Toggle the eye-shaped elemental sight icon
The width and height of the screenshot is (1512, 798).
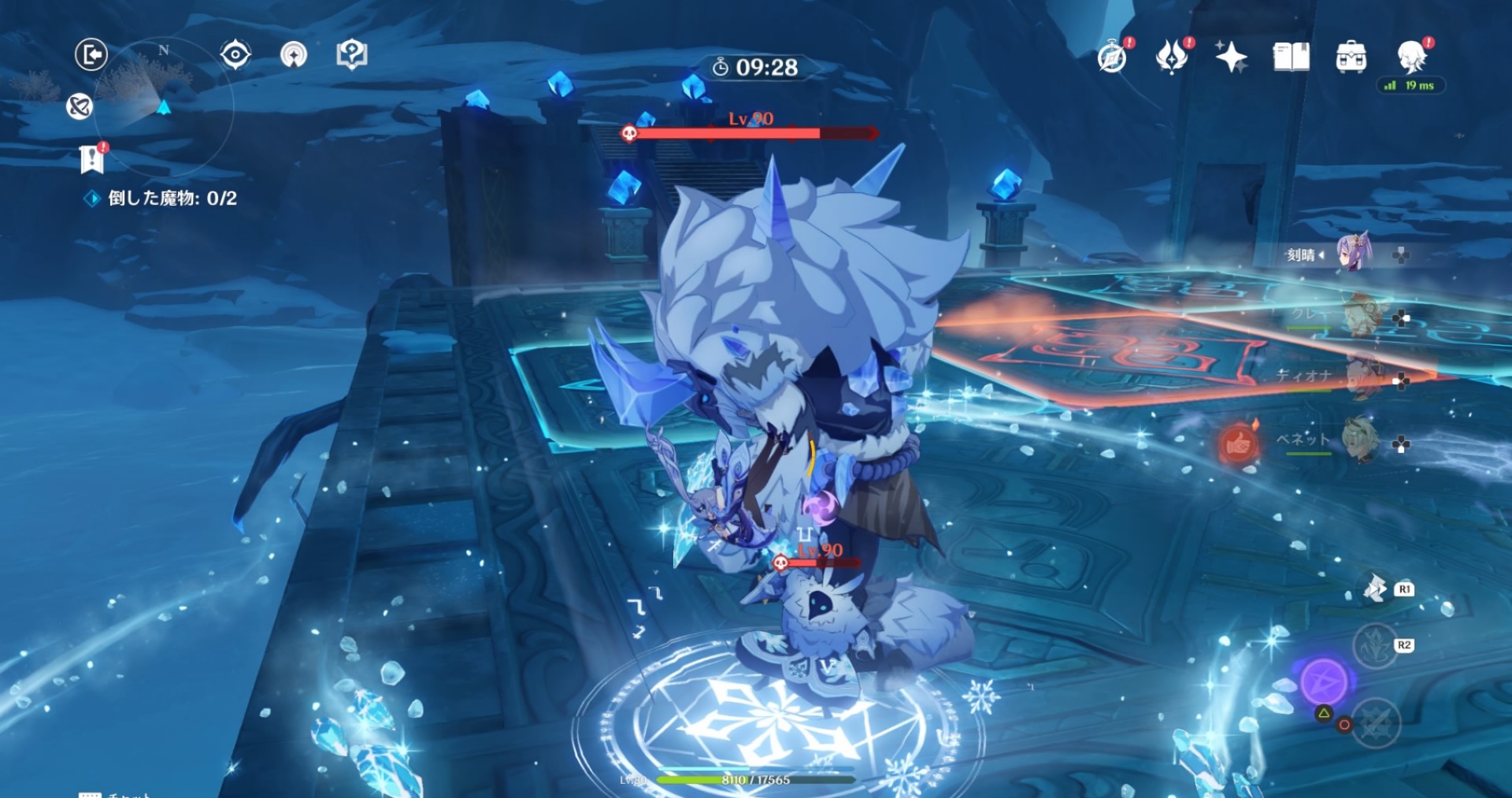click(235, 55)
